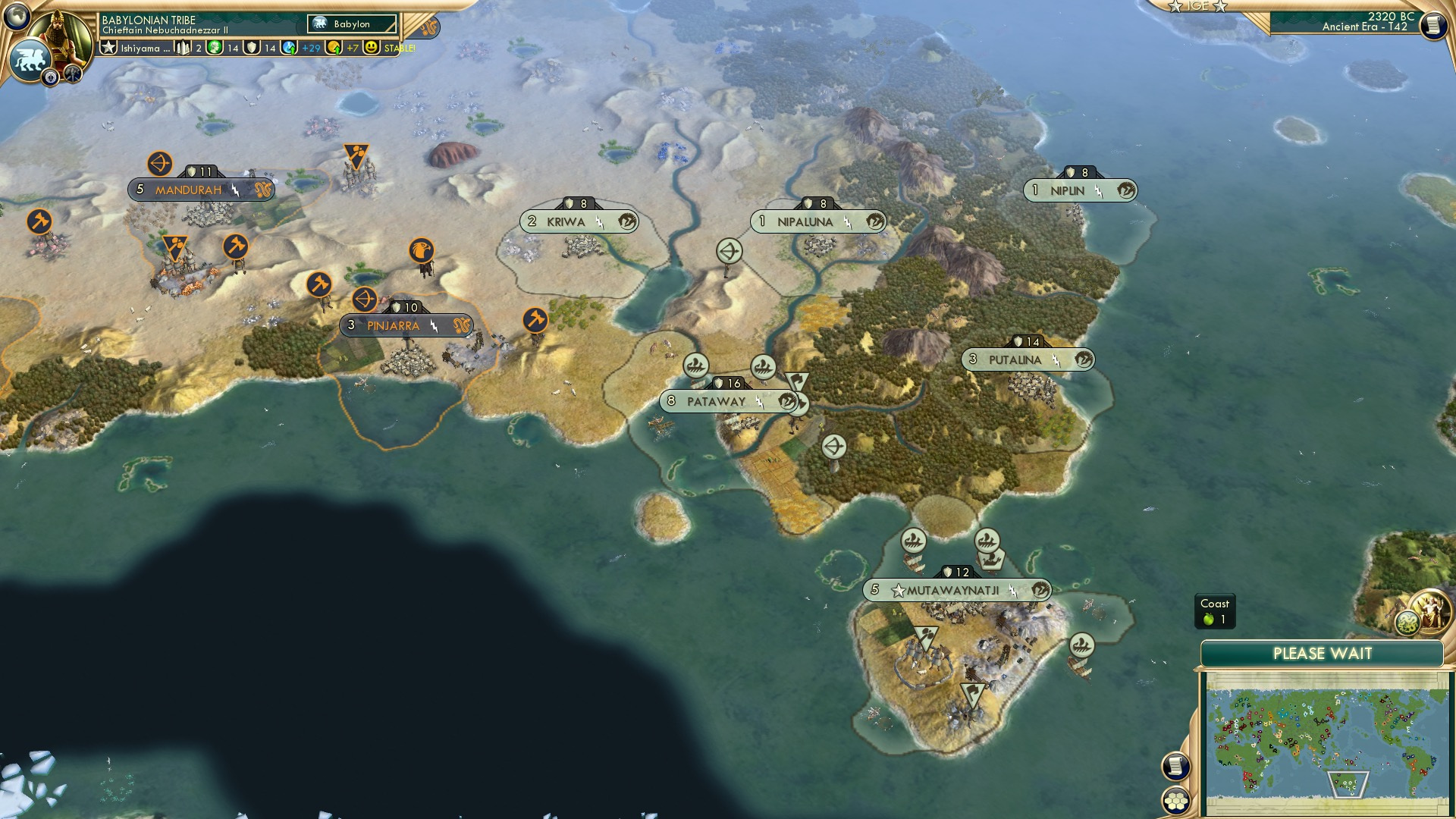This screenshot has width=1456, height=819.
Task: Click the happiness smiley icon on the status bar
Action: click(371, 48)
